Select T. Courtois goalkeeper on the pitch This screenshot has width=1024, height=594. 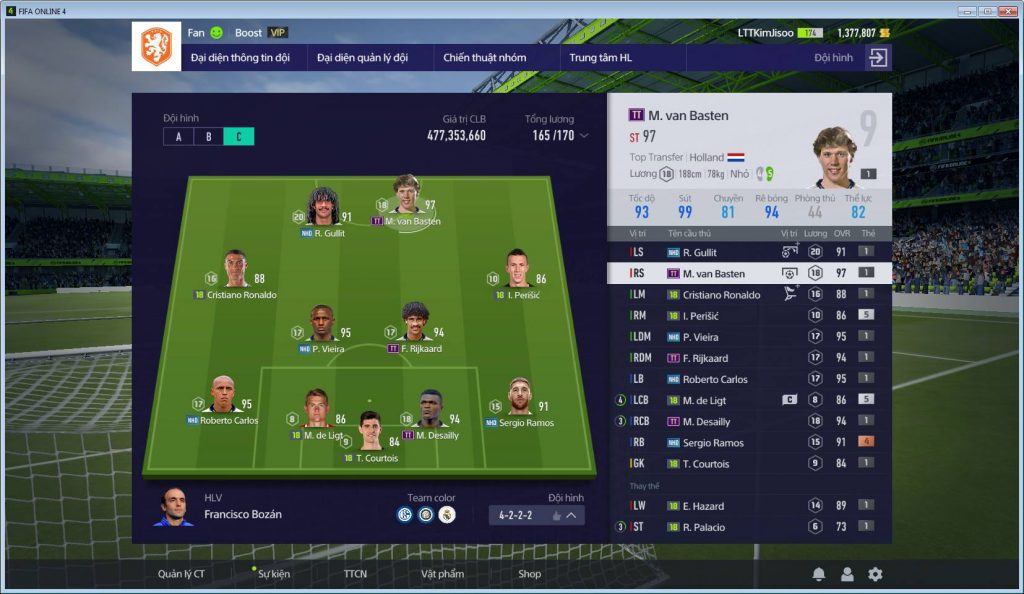tap(370, 431)
